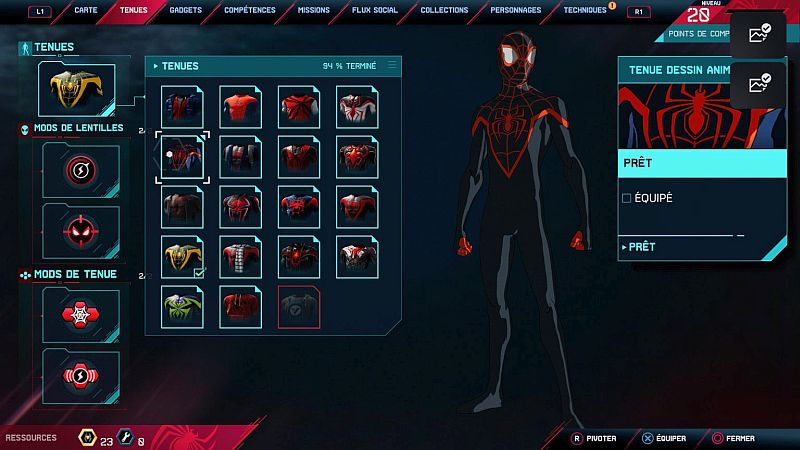Open the Tenues list options icon

(392, 65)
